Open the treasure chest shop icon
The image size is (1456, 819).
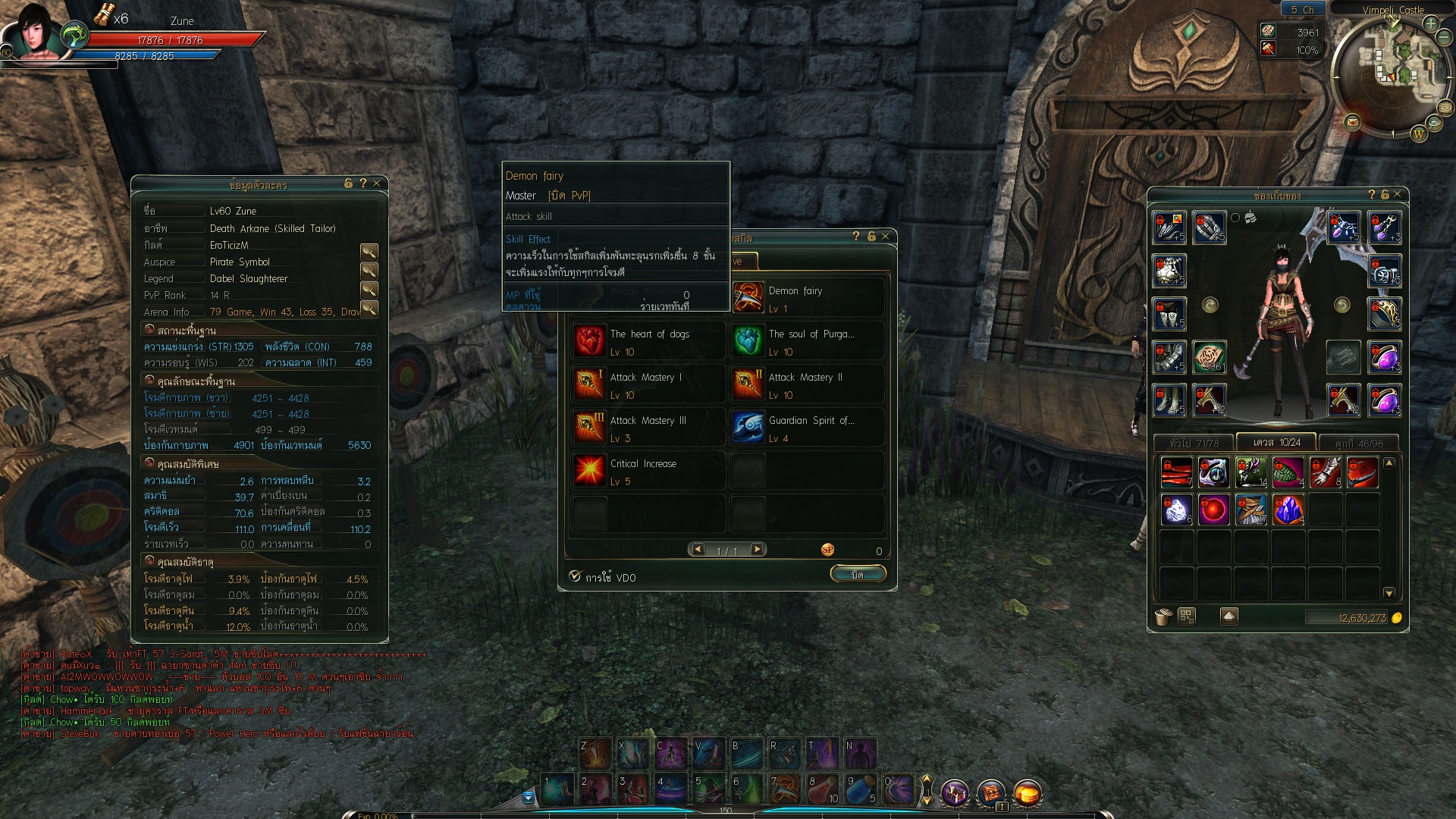pyautogui.click(x=955, y=793)
